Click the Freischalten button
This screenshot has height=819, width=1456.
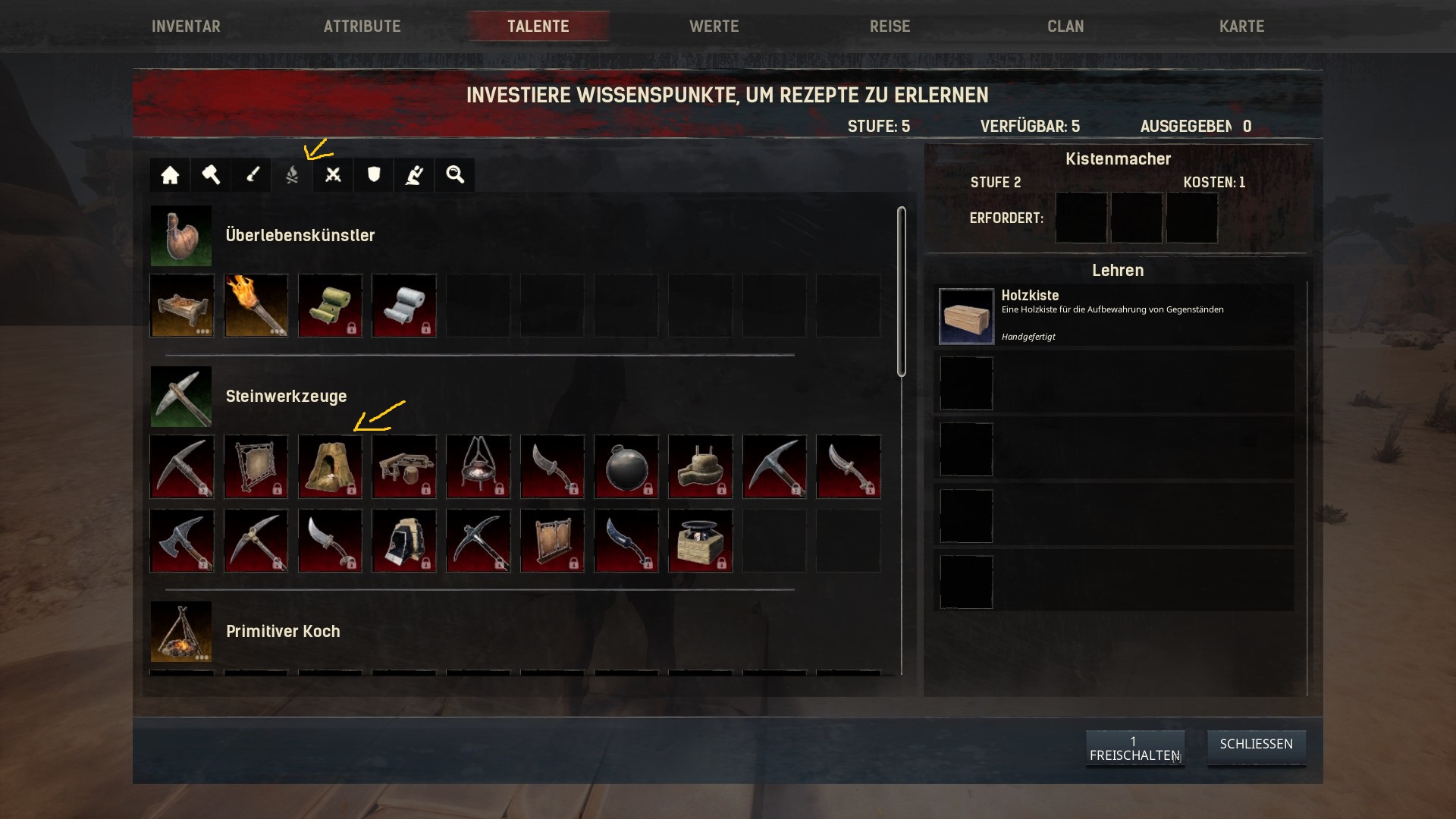pos(1134,748)
